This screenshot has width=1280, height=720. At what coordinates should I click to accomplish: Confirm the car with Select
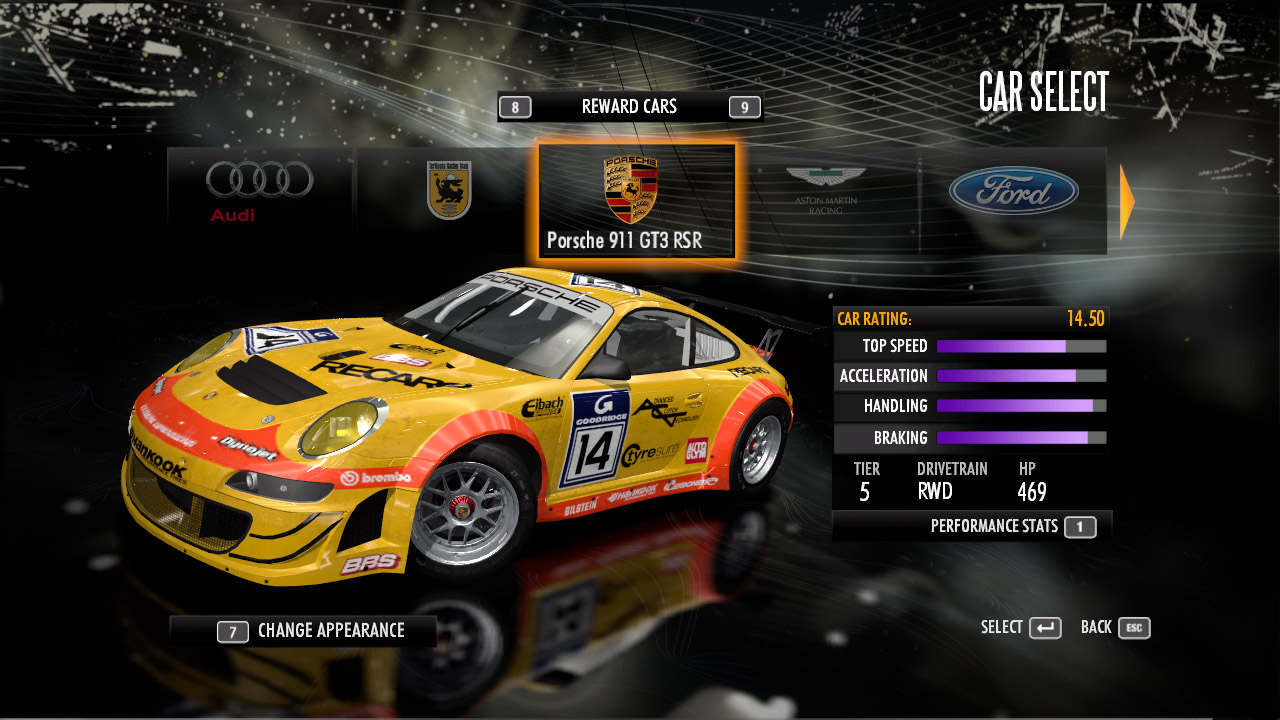point(1021,628)
